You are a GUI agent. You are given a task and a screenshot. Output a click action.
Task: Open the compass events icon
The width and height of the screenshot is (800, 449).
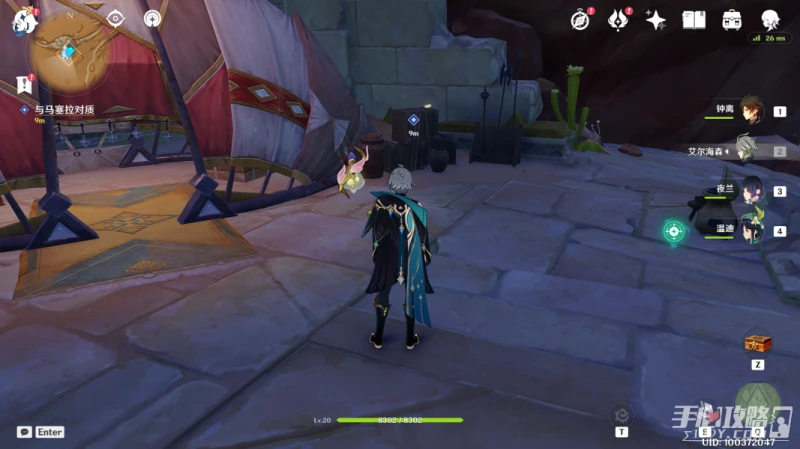tap(581, 19)
